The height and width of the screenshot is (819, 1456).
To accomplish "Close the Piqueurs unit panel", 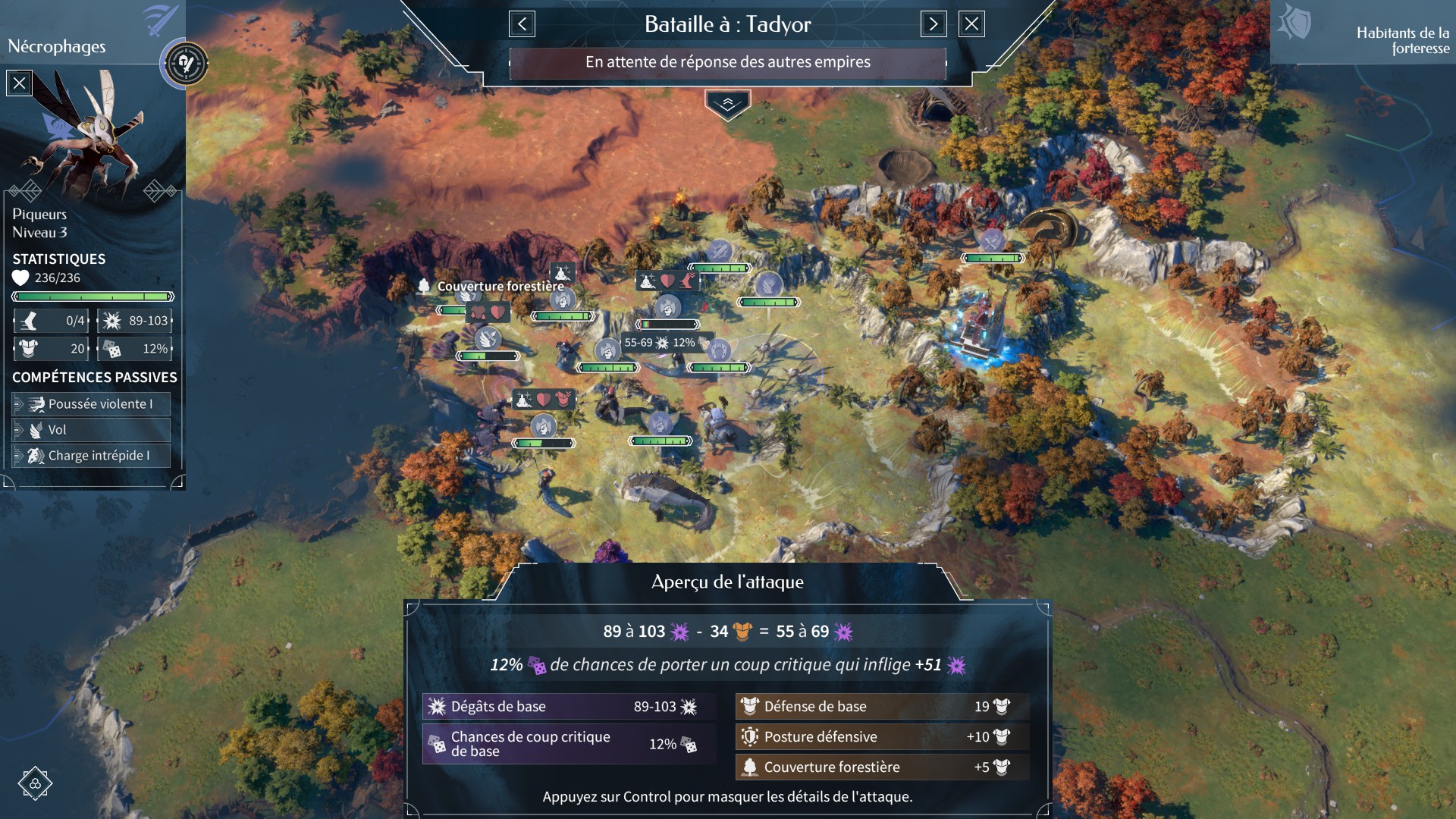I will 19,83.
